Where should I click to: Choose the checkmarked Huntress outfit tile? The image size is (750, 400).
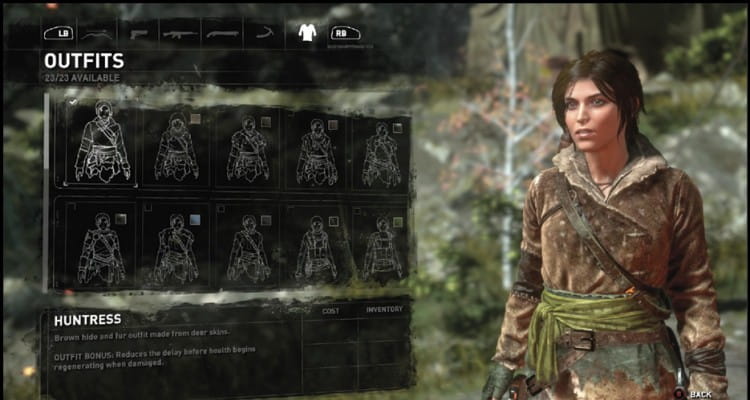101,142
